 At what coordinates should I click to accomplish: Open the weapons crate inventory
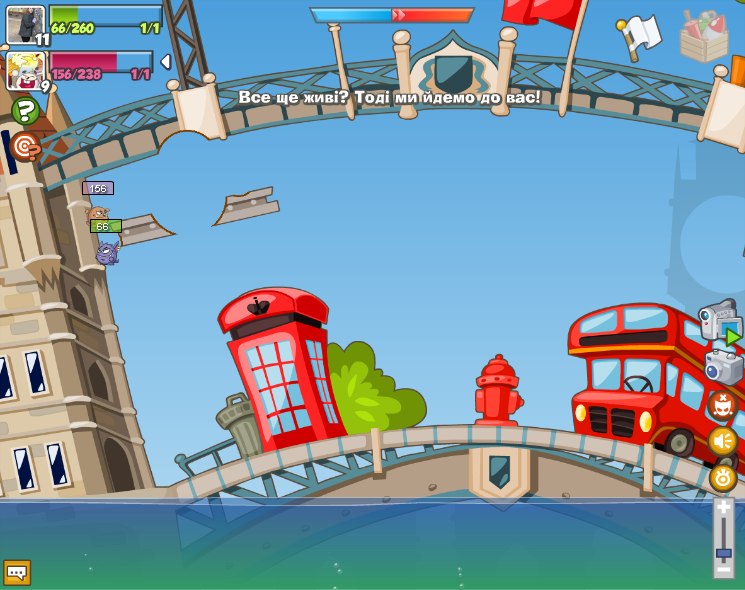(703, 36)
